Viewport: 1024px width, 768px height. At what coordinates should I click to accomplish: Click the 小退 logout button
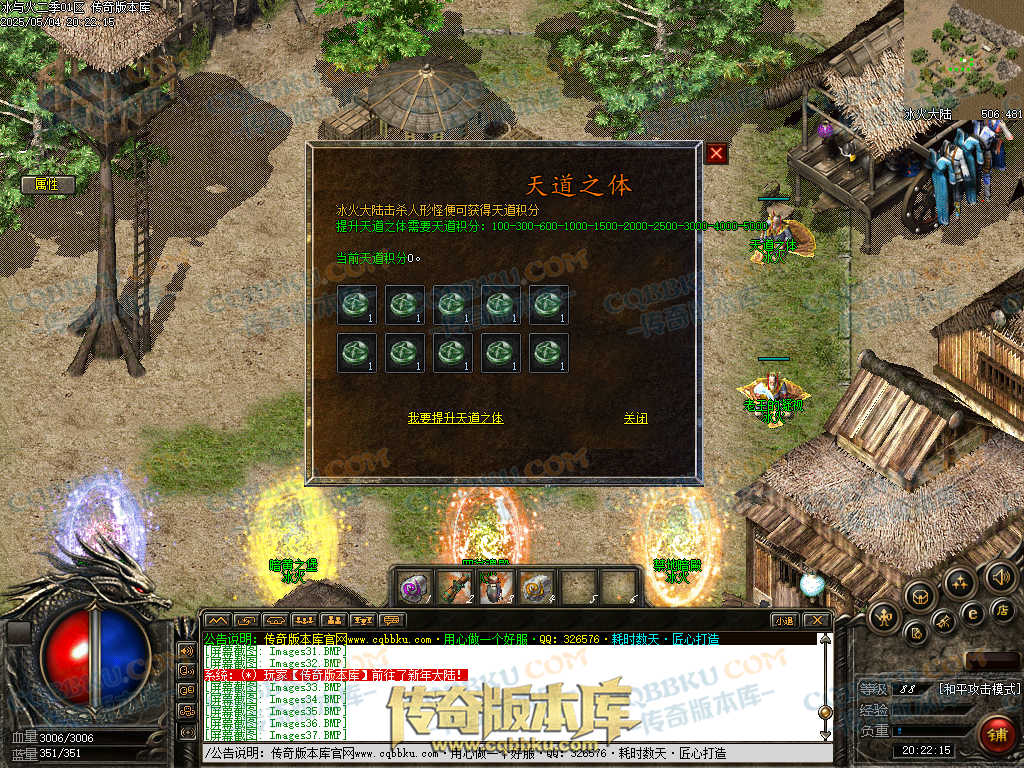pyautogui.click(x=785, y=620)
